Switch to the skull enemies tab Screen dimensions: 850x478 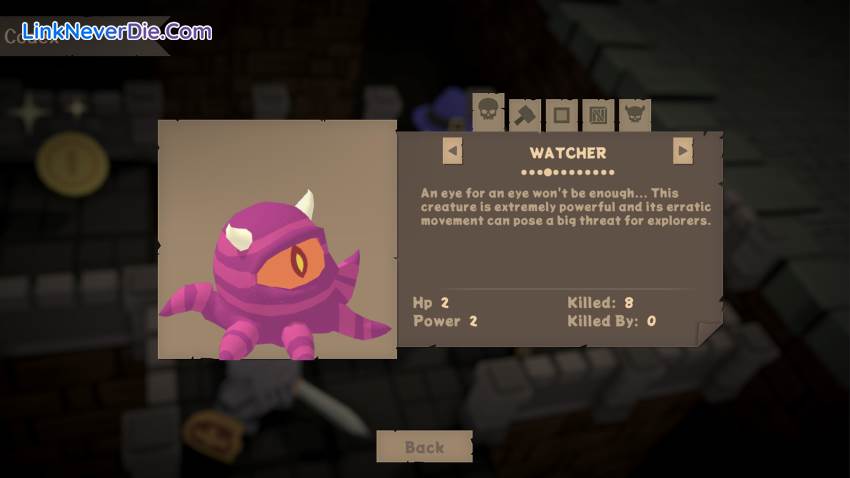coord(487,113)
